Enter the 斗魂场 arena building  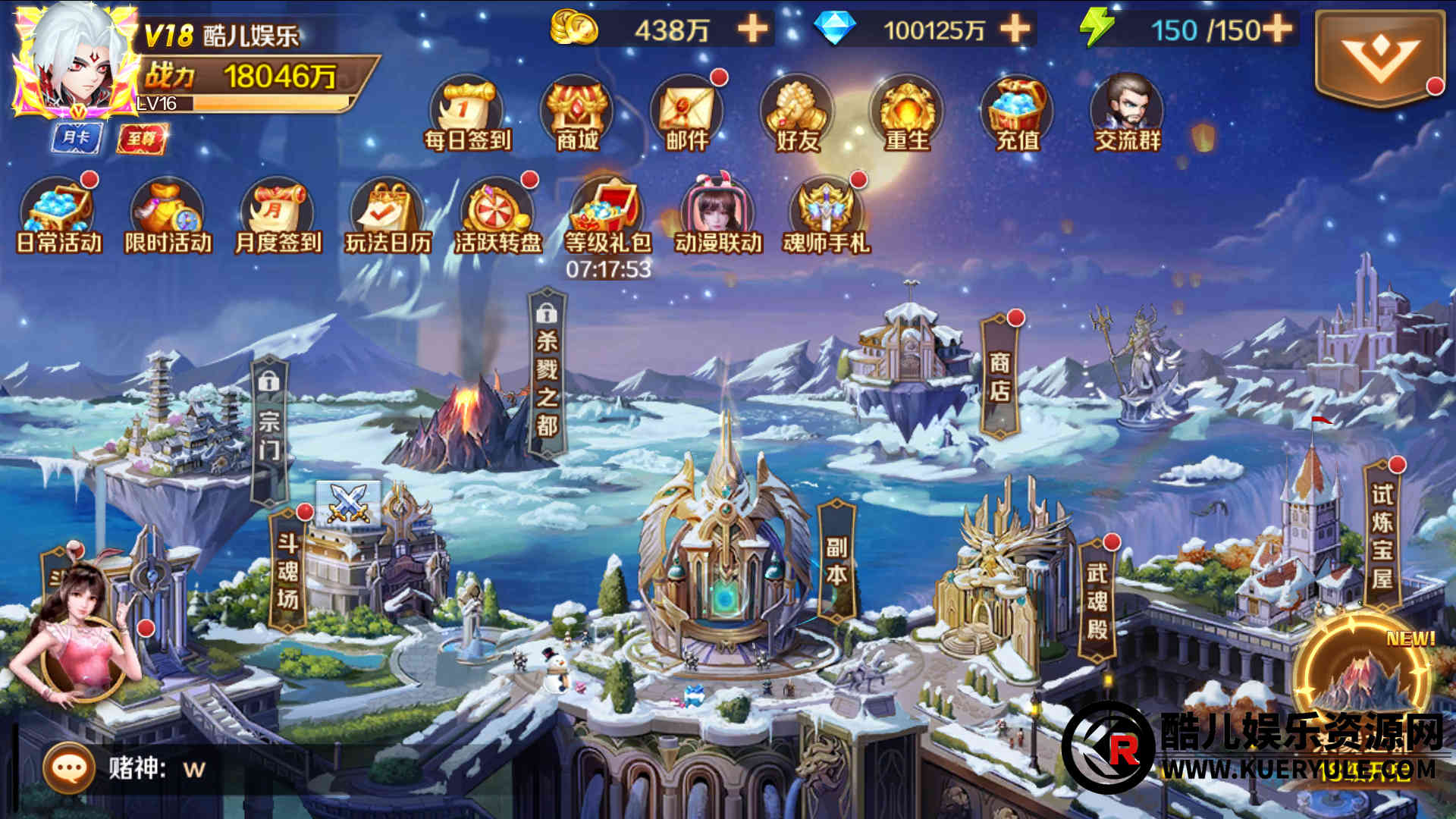pos(288,570)
